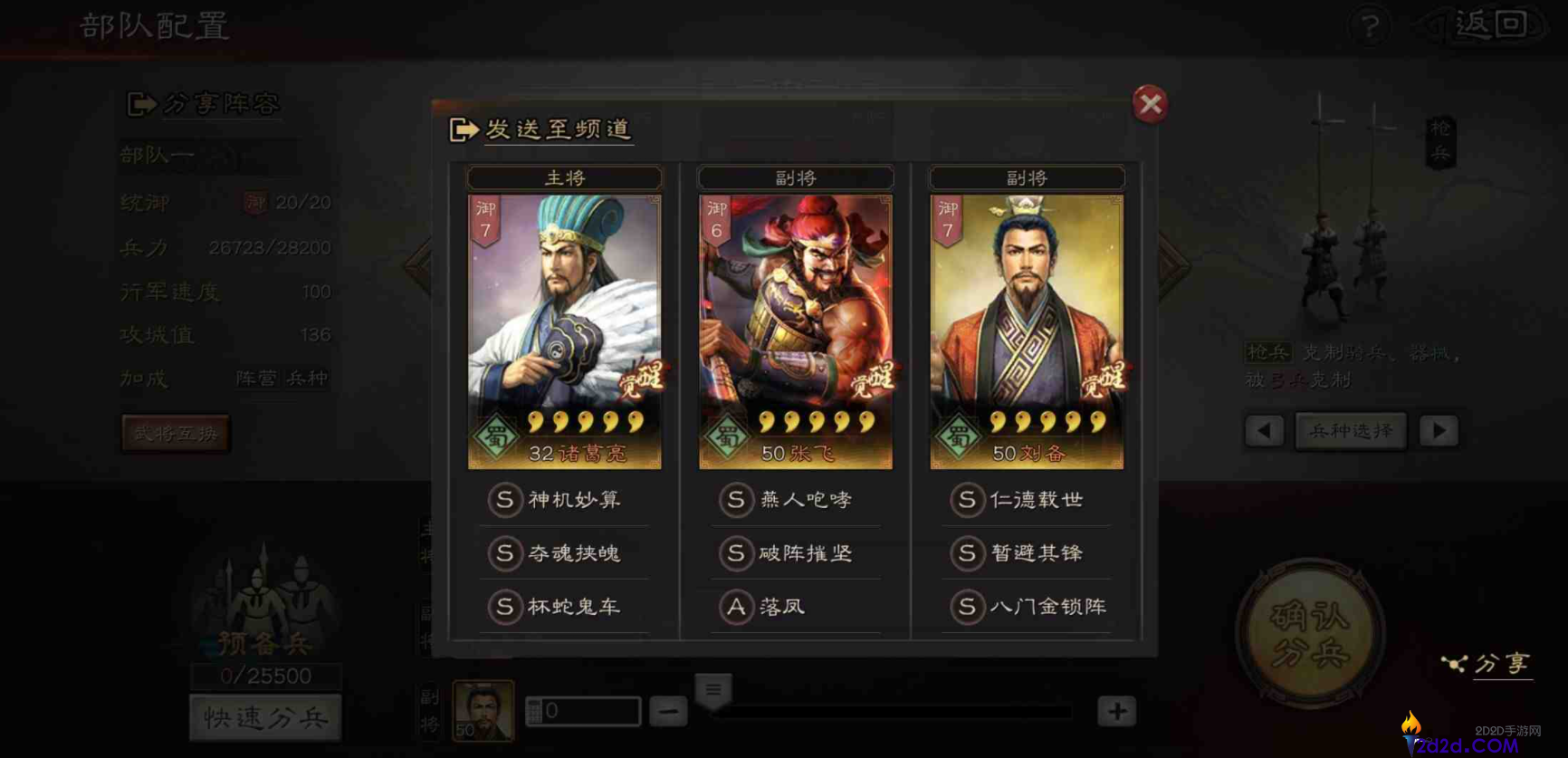Screen dimensions: 1568x758
Task: Click the A icon of skill 落凤
Action: pos(738,607)
